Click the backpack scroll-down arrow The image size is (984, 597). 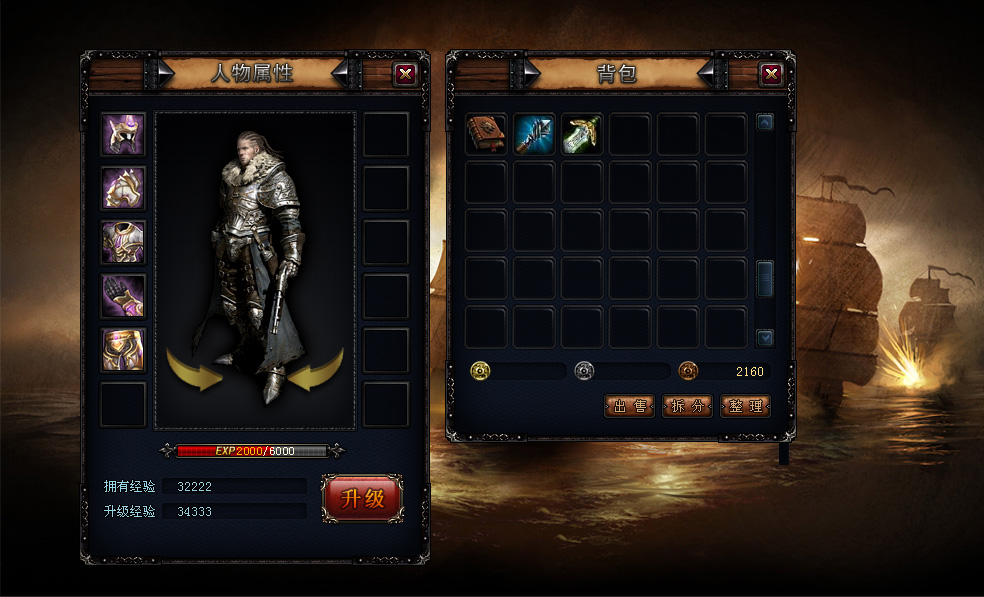(x=765, y=338)
